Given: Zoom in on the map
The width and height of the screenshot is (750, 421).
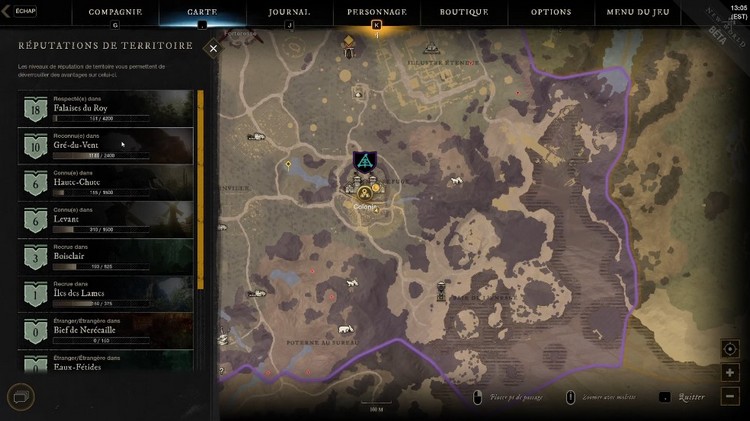Looking at the screenshot, I should (x=730, y=373).
